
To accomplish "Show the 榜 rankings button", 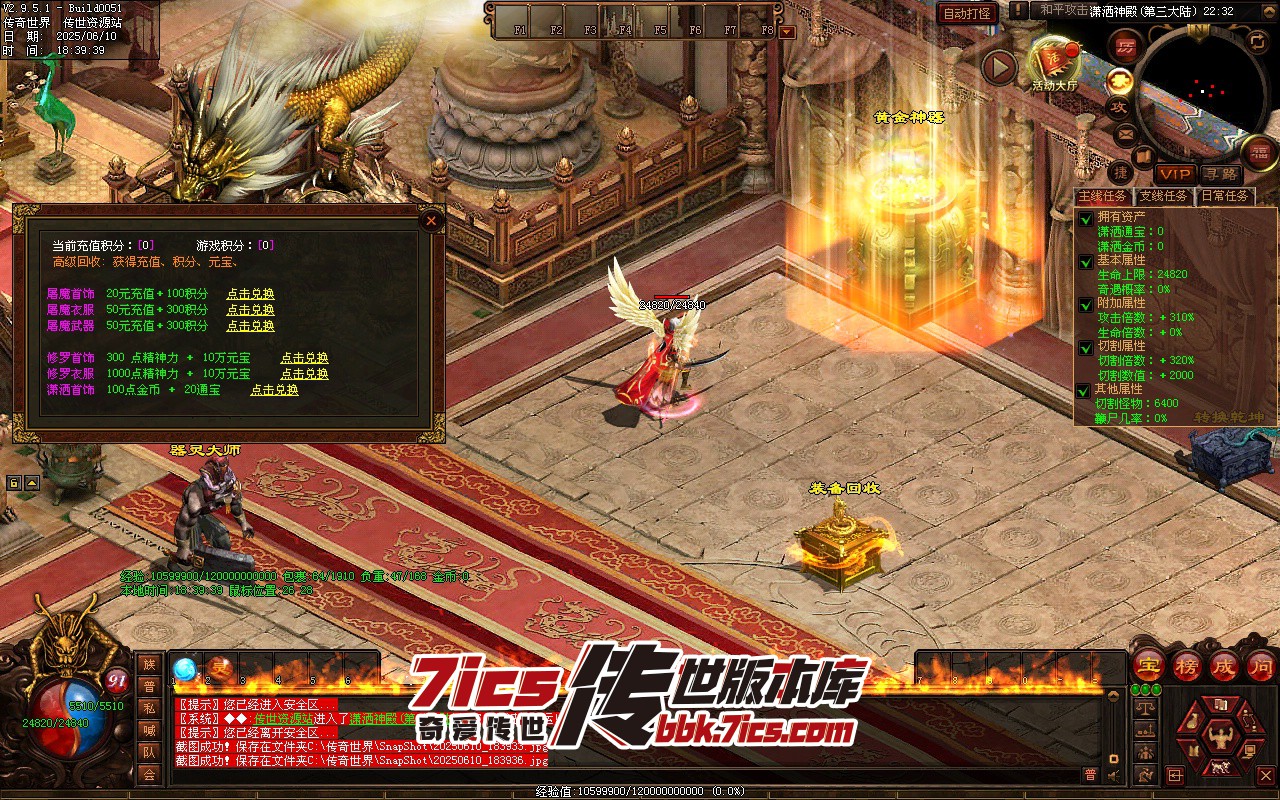I will click(x=1187, y=665).
